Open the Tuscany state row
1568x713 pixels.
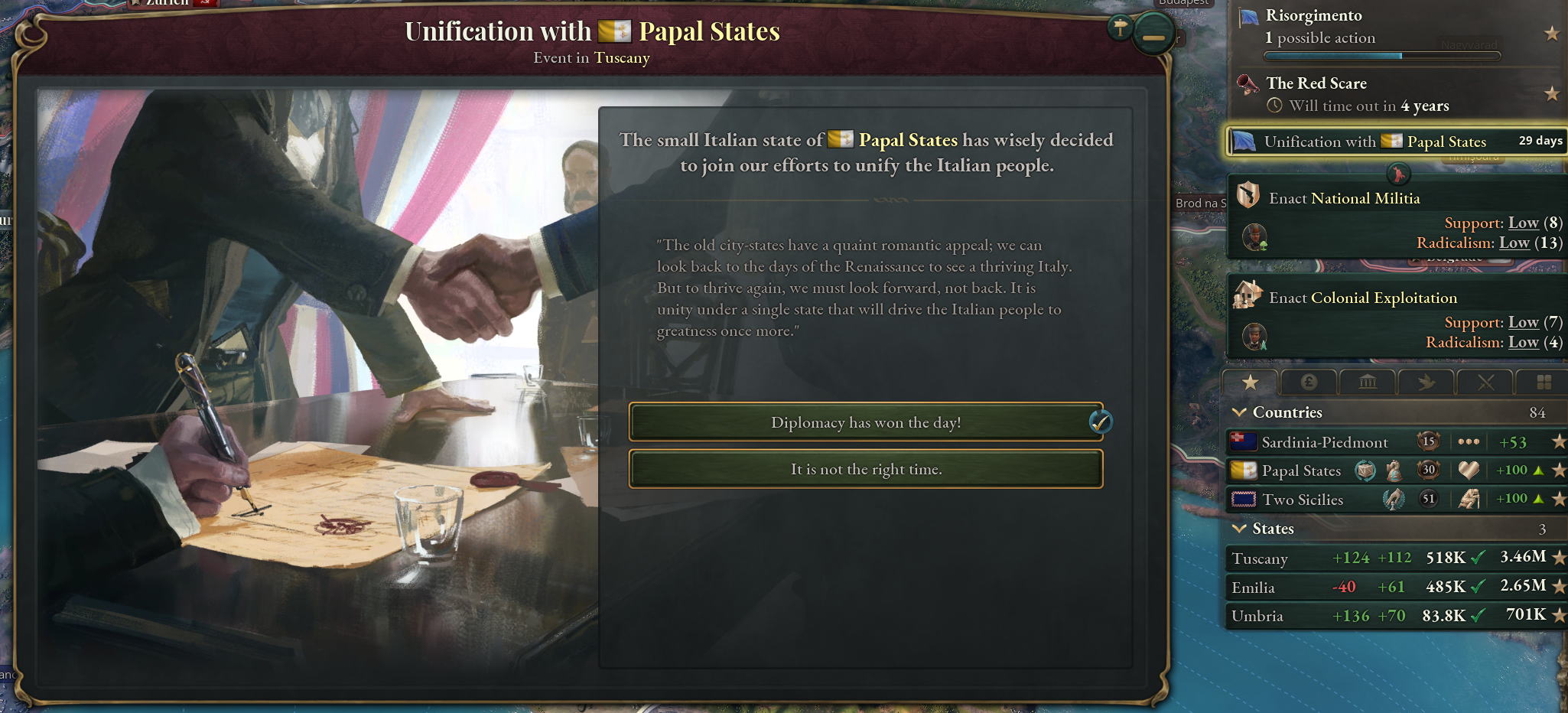click(1261, 558)
